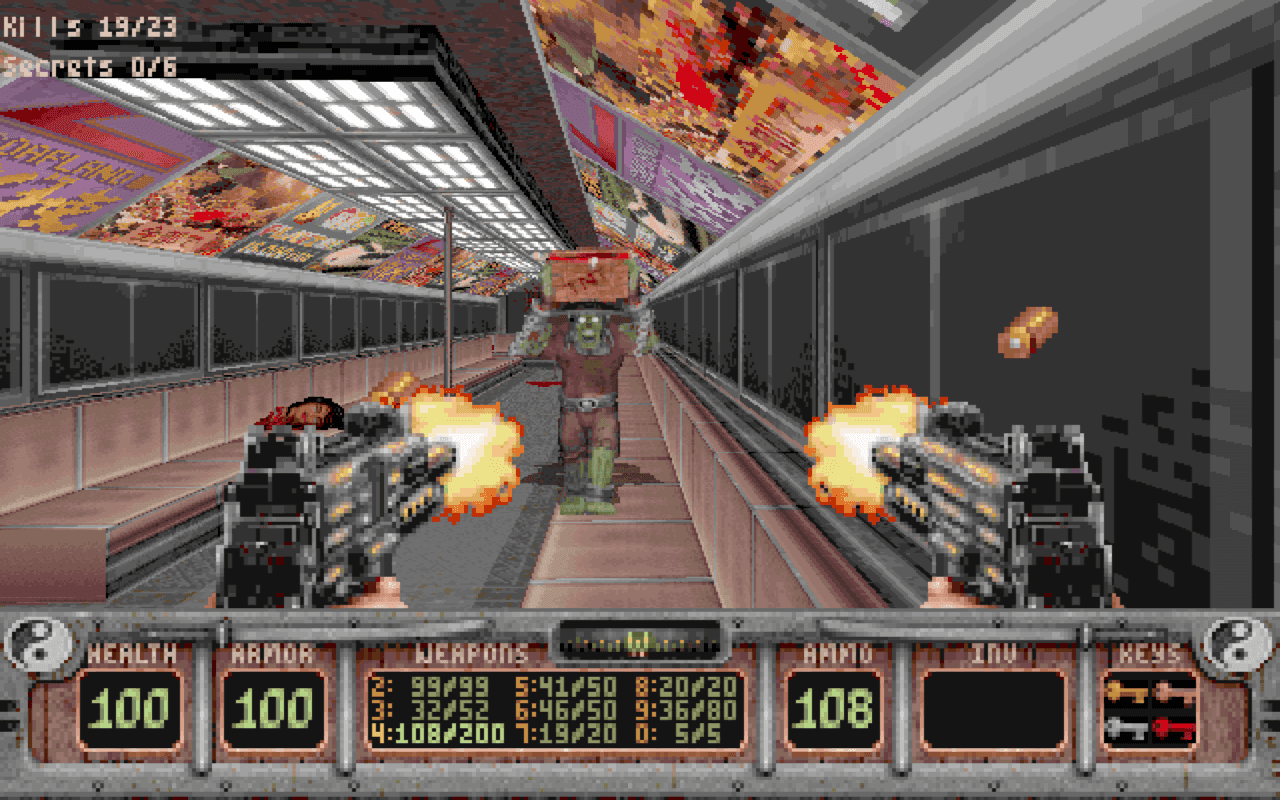Select the yellow keycard in the KEYS panel
Viewport: 1280px width, 800px height.
coord(1128,693)
